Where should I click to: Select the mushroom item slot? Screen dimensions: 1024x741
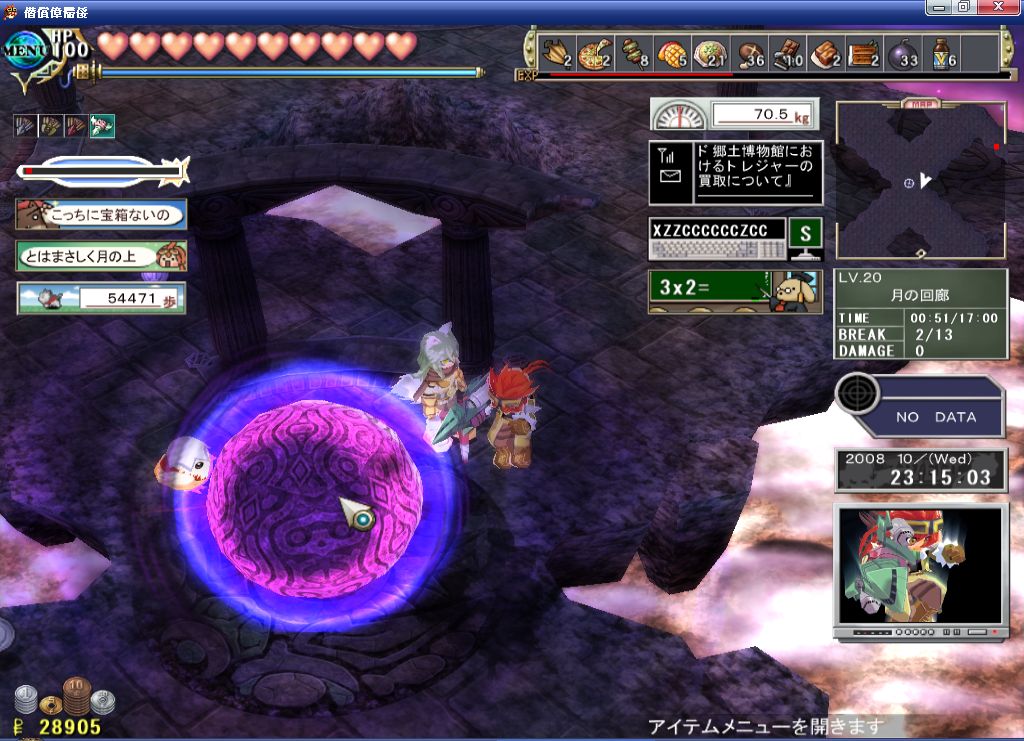coord(750,53)
